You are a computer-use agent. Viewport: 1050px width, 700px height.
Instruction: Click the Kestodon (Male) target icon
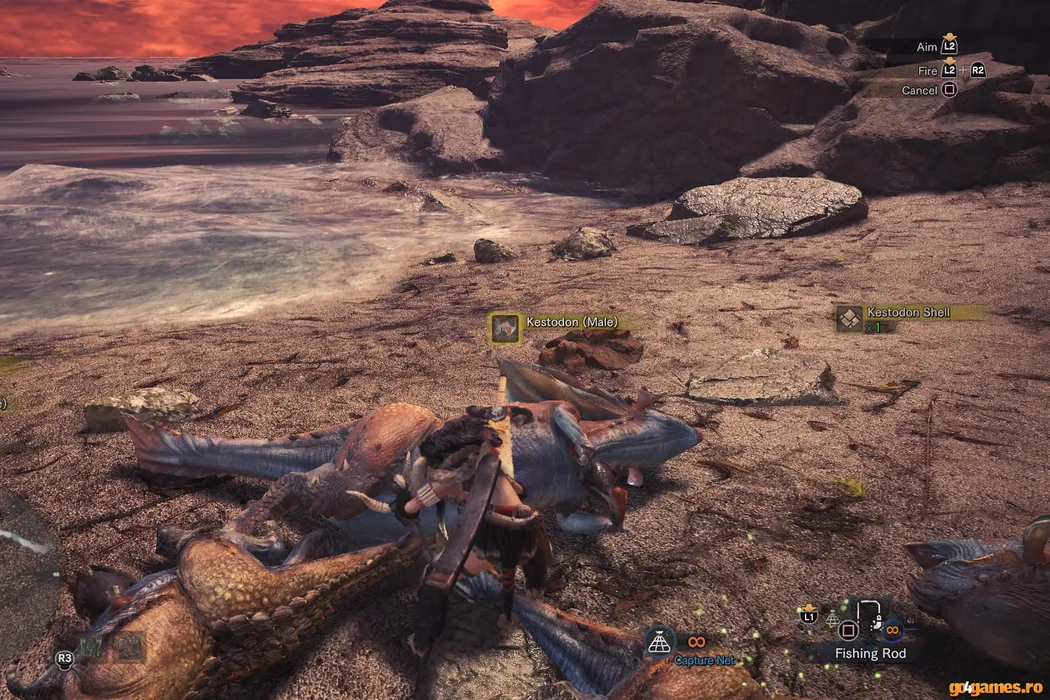tap(505, 325)
